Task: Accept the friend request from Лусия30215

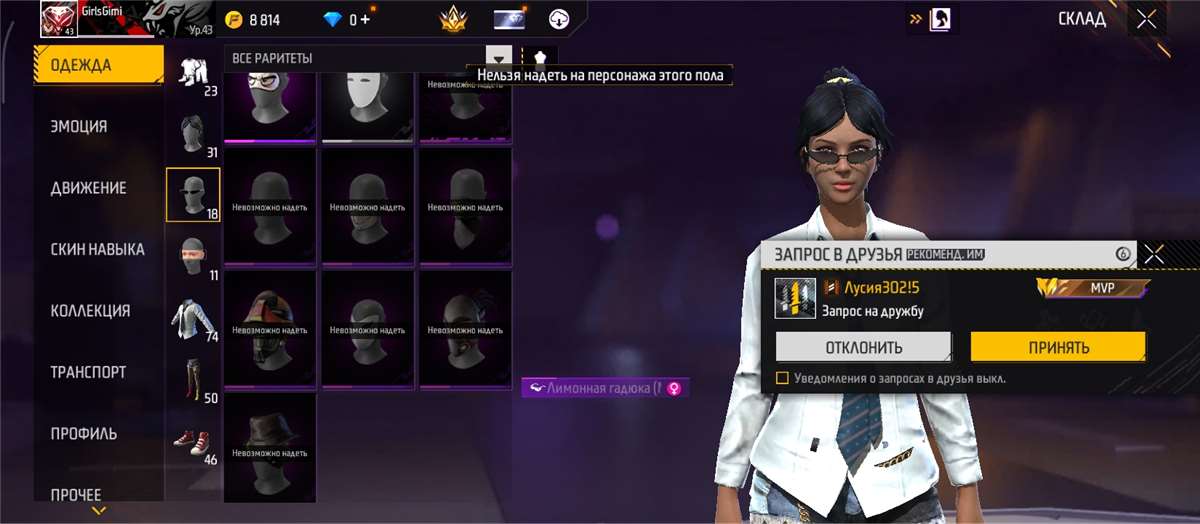Action: pos(1057,347)
